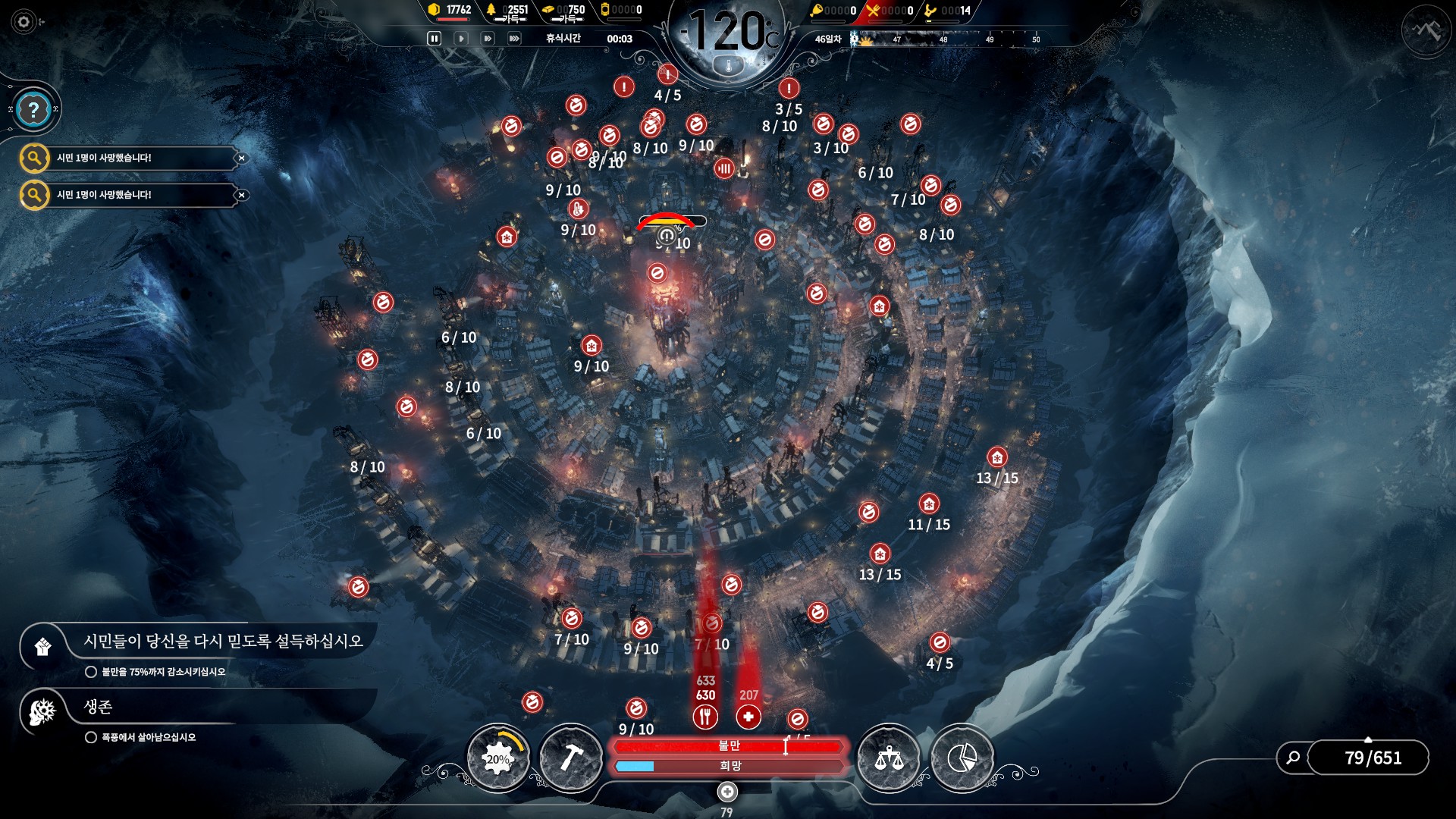The width and height of the screenshot is (1456, 819).
Task: Click the red medical cross icon
Action: [x=748, y=717]
